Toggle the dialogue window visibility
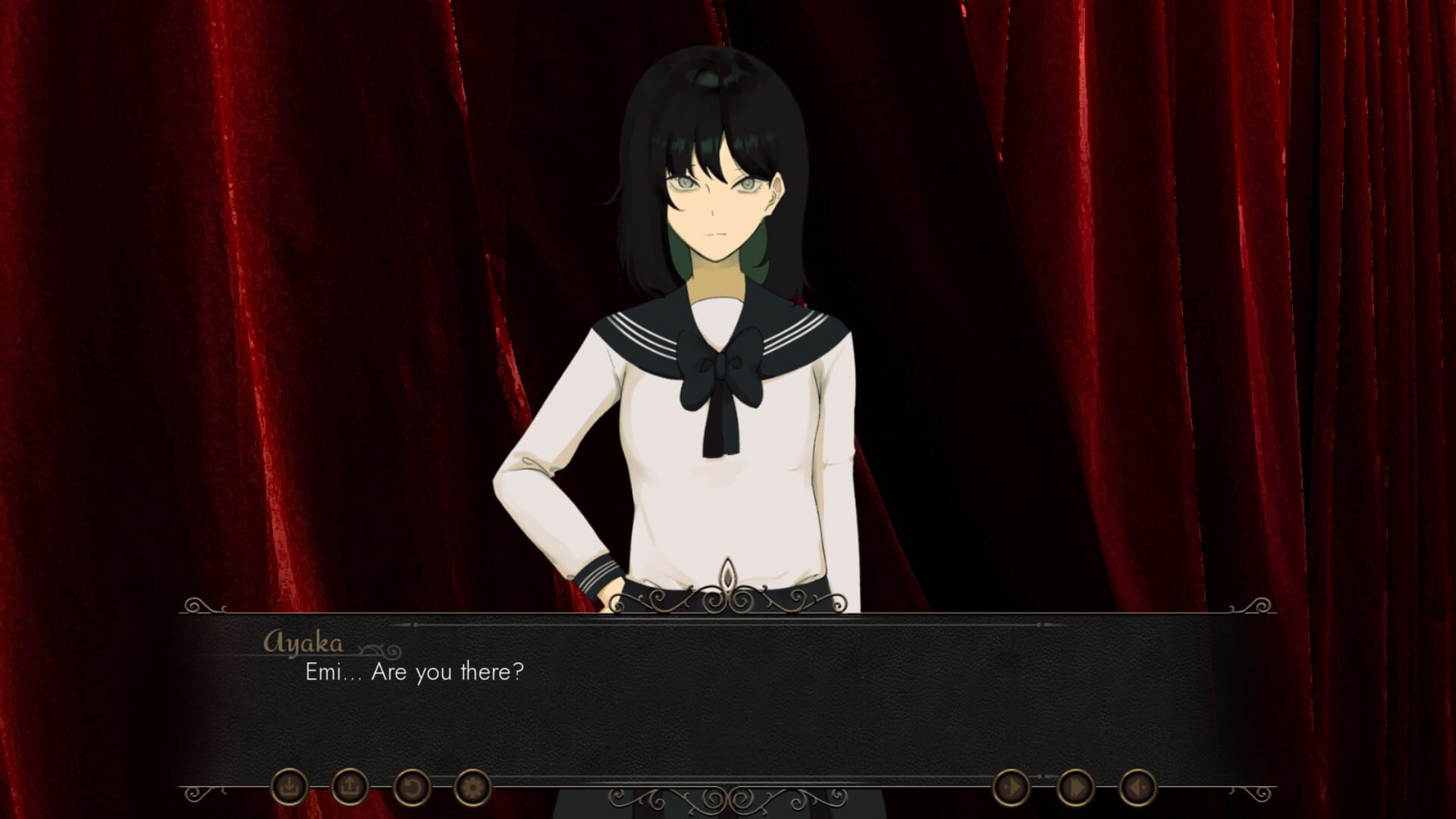This screenshot has height=819, width=1456. pyautogui.click(x=1137, y=787)
